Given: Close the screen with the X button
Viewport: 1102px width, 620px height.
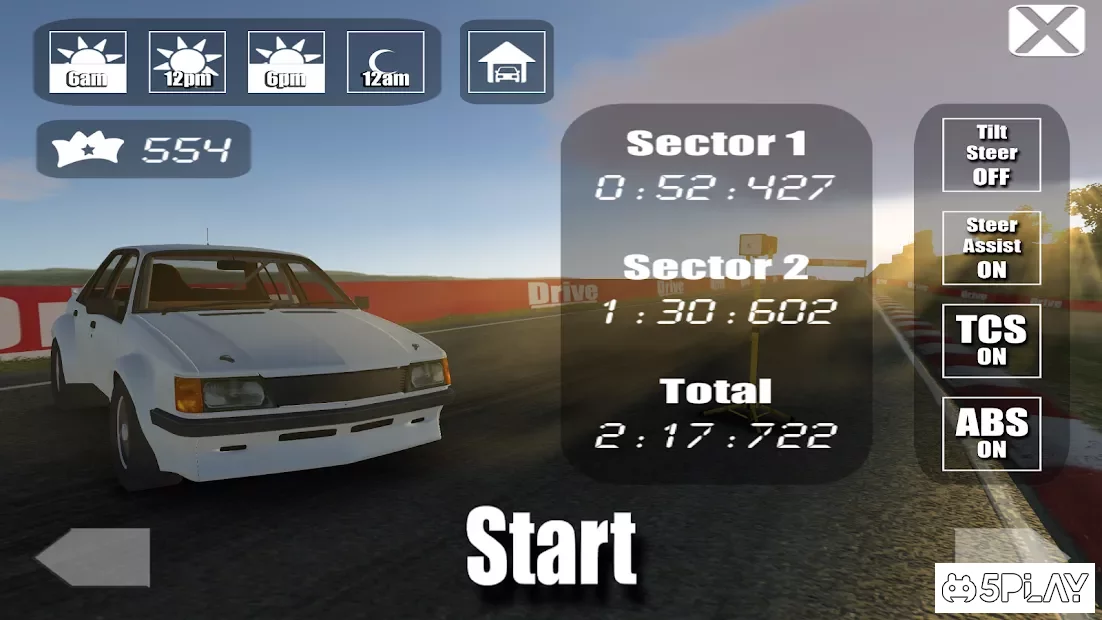Looking at the screenshot, I should pos(1046,31).
